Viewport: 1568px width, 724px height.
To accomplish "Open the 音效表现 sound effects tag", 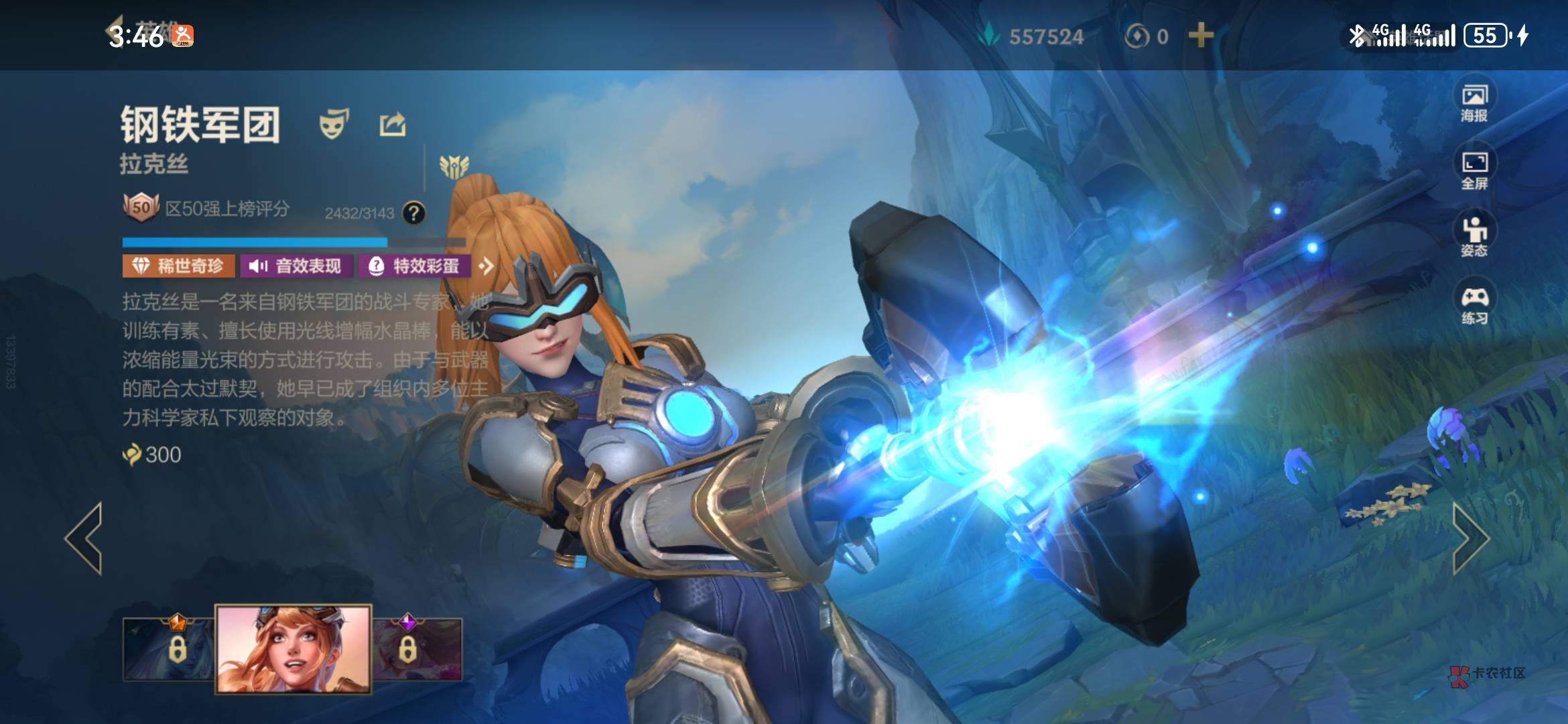I will pos(296,266).
